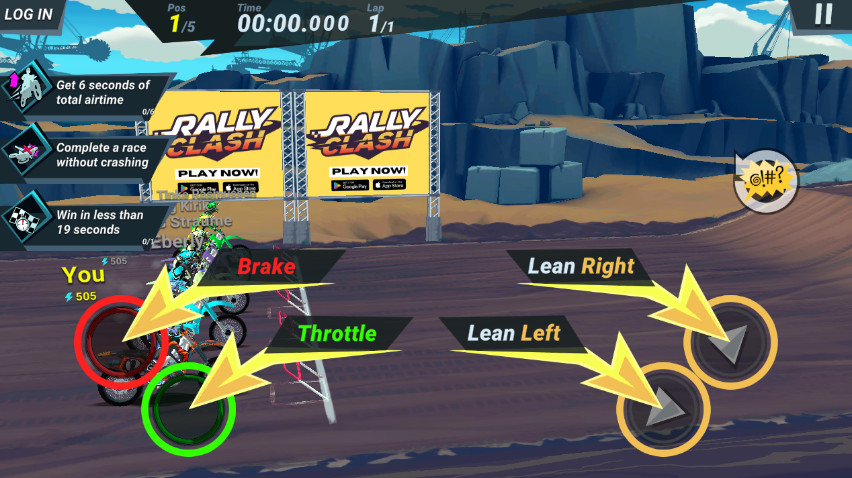Pause the race
The width and height of the screenshot is (852, 478).
(823, 14)
